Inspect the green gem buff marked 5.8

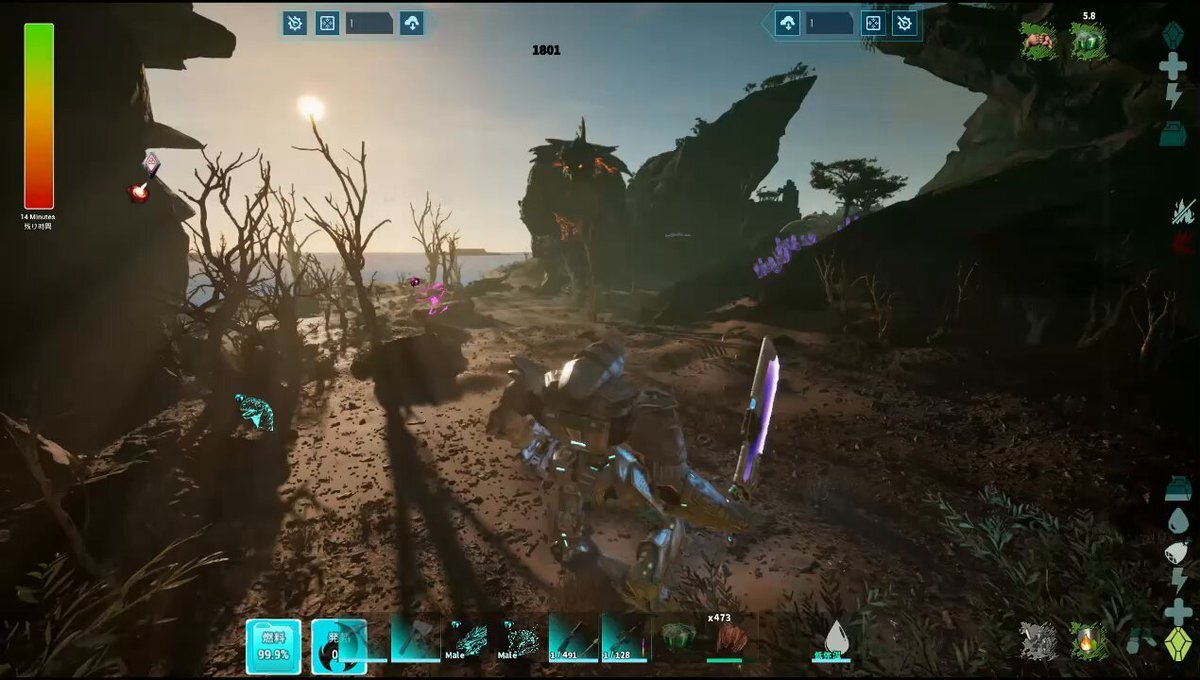click(x=1087, y=41)
